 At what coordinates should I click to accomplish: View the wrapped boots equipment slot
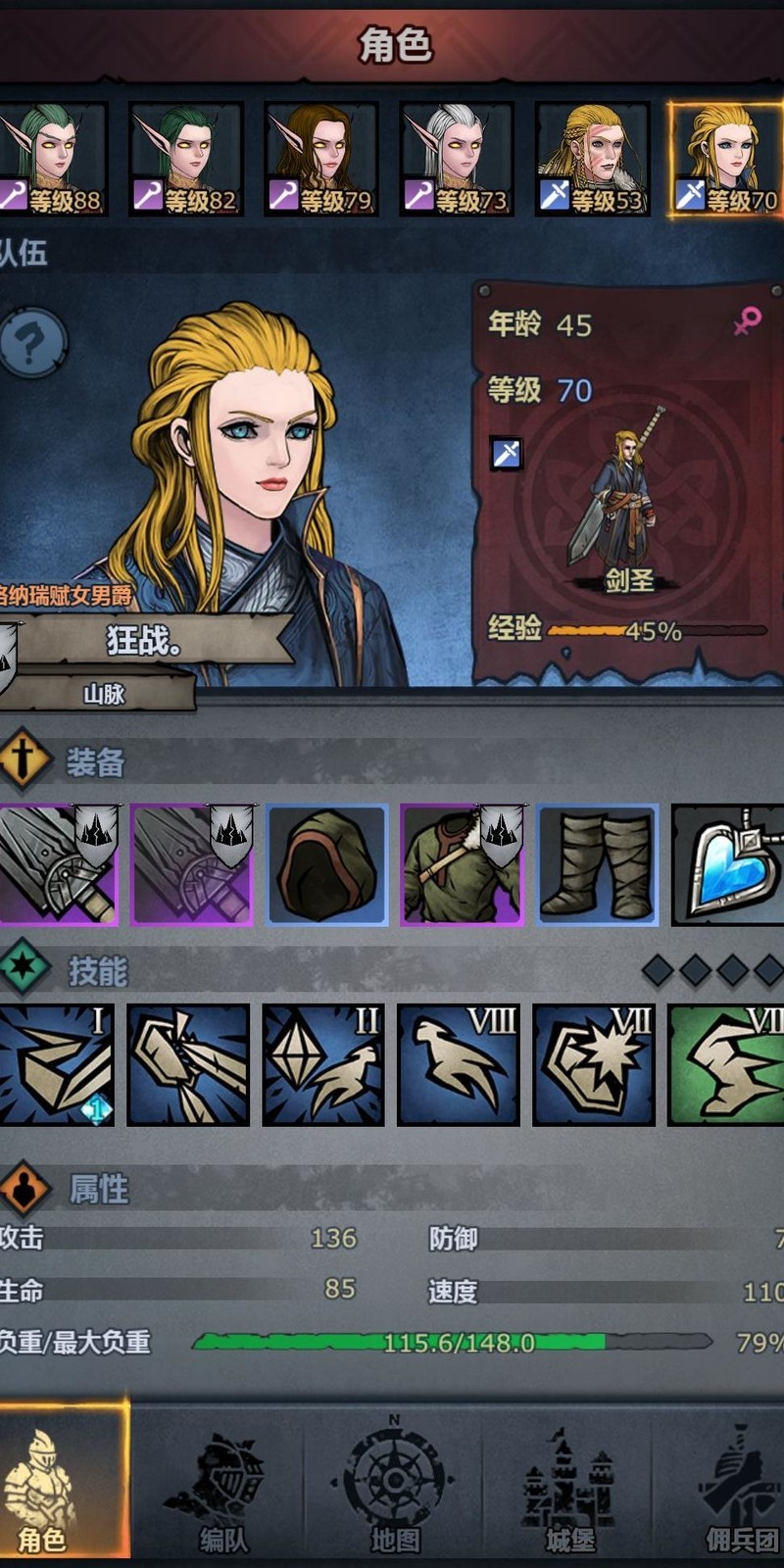click(x=598, y=865)
